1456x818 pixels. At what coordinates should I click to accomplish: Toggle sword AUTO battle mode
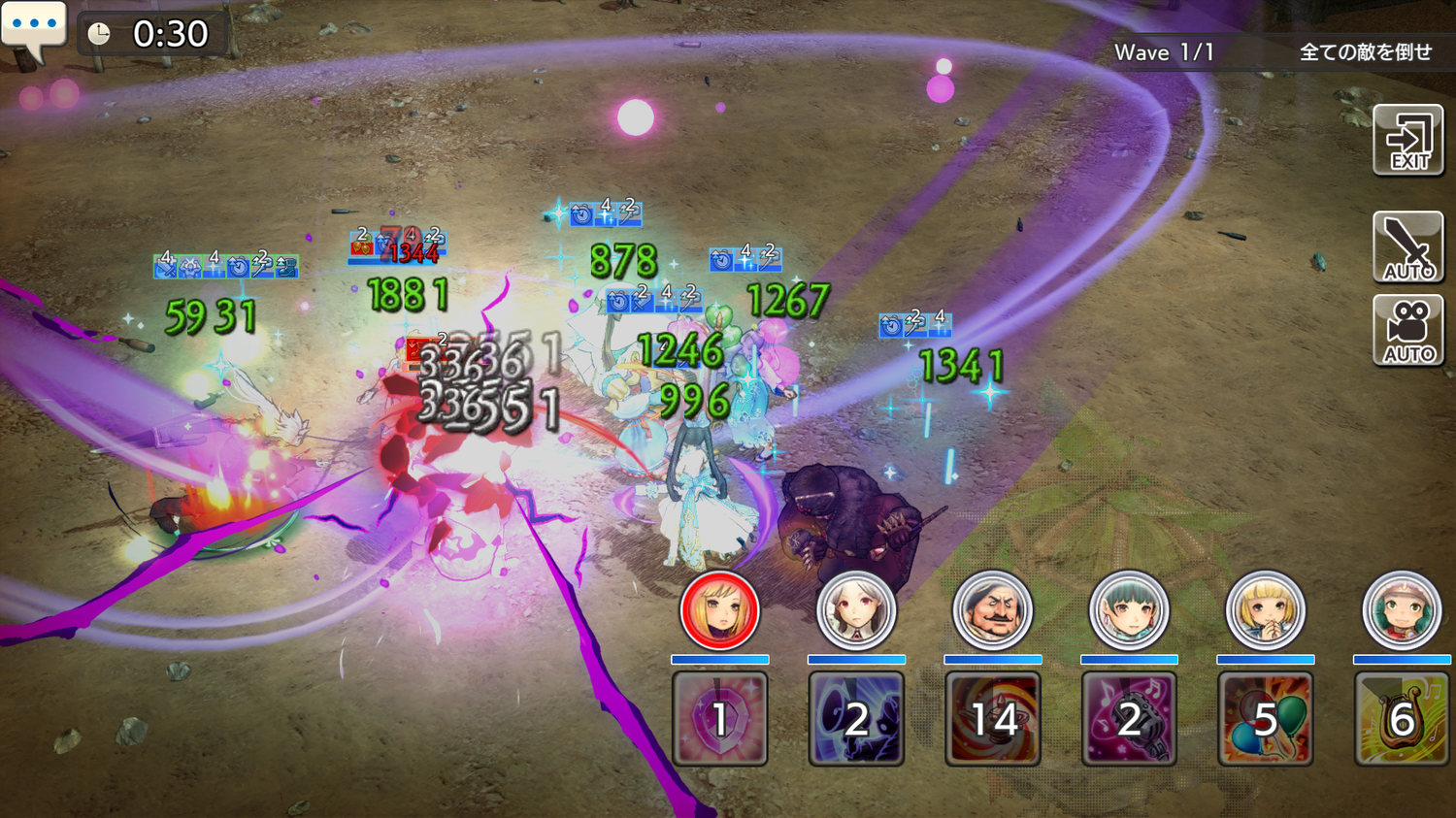point(1408,247)
